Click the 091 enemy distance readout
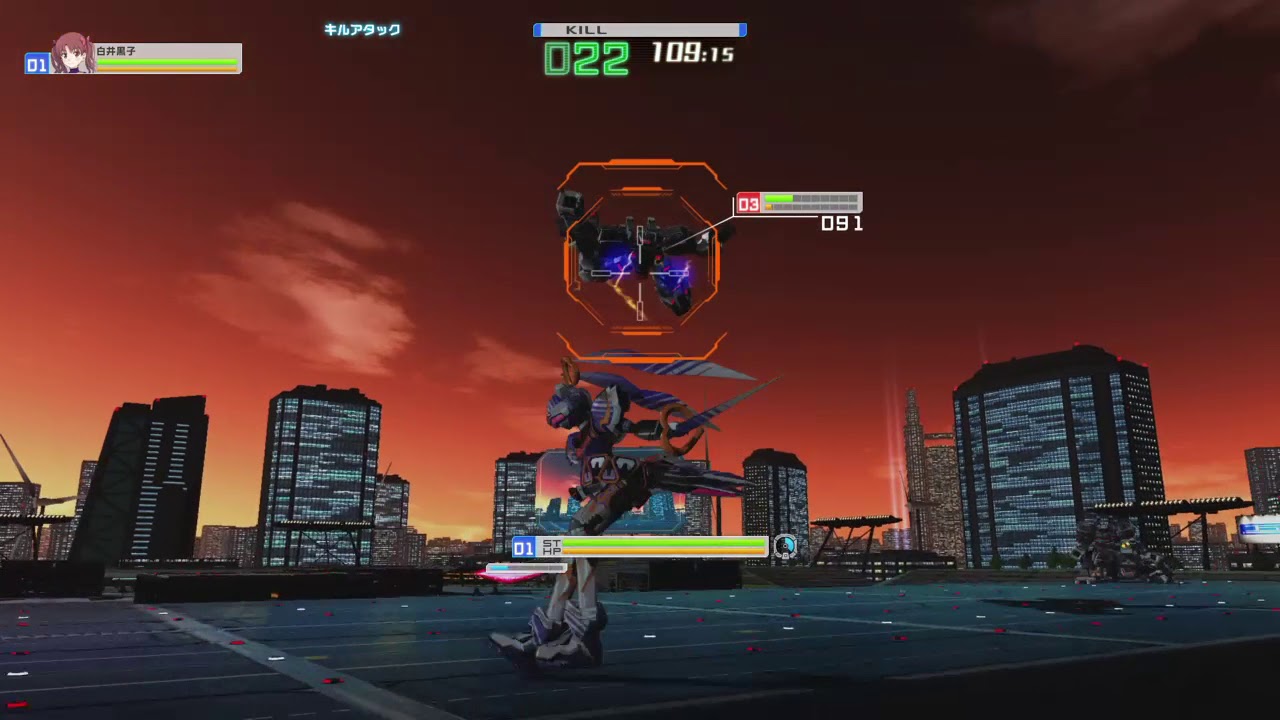Image resolution: width=1280 pixels, height=720 pixels. click(841, 223)
